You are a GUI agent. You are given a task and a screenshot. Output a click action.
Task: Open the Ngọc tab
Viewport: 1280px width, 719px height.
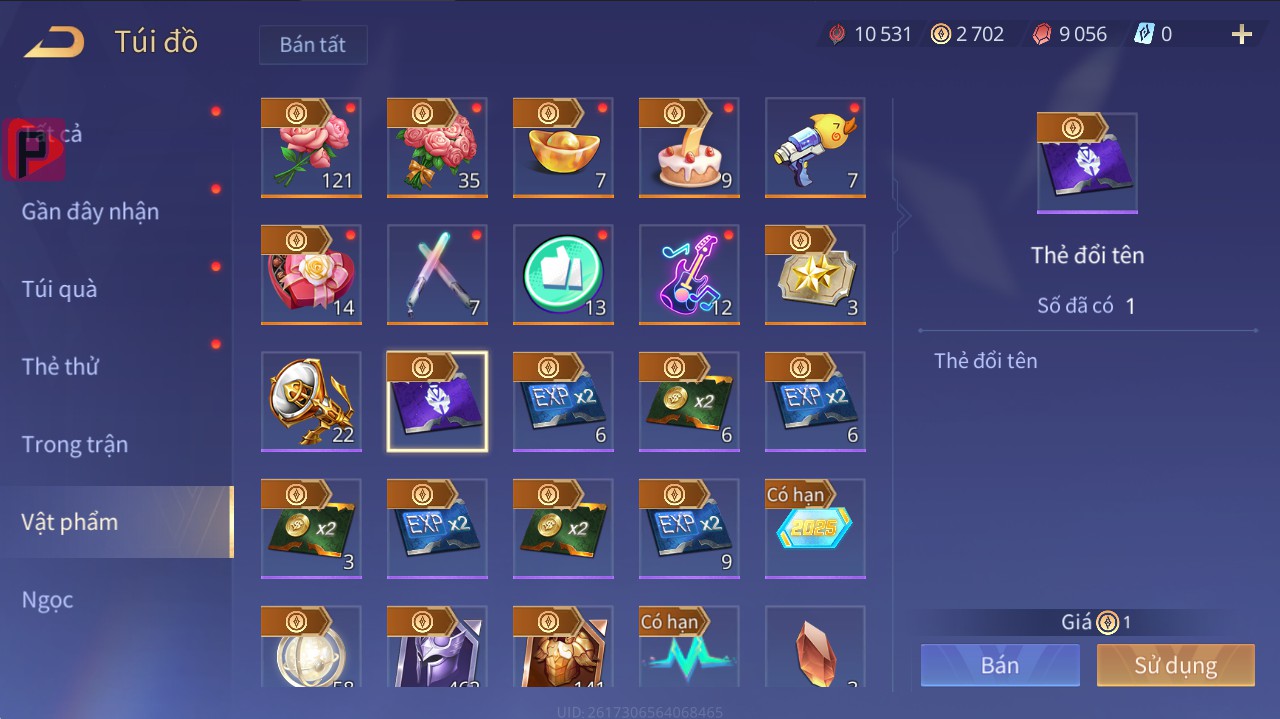(x=48, y=600)
